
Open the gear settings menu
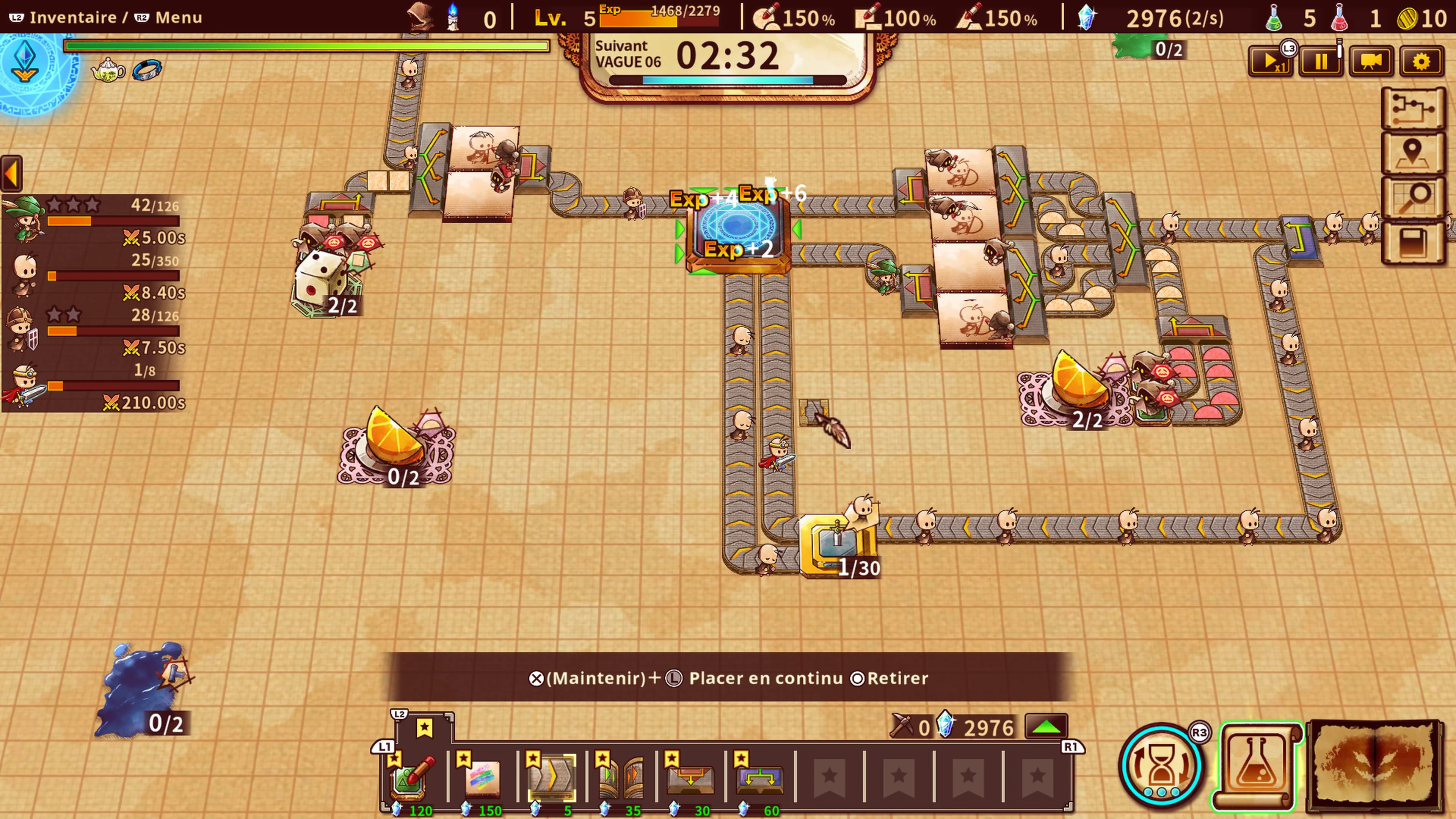[1421, 61]
